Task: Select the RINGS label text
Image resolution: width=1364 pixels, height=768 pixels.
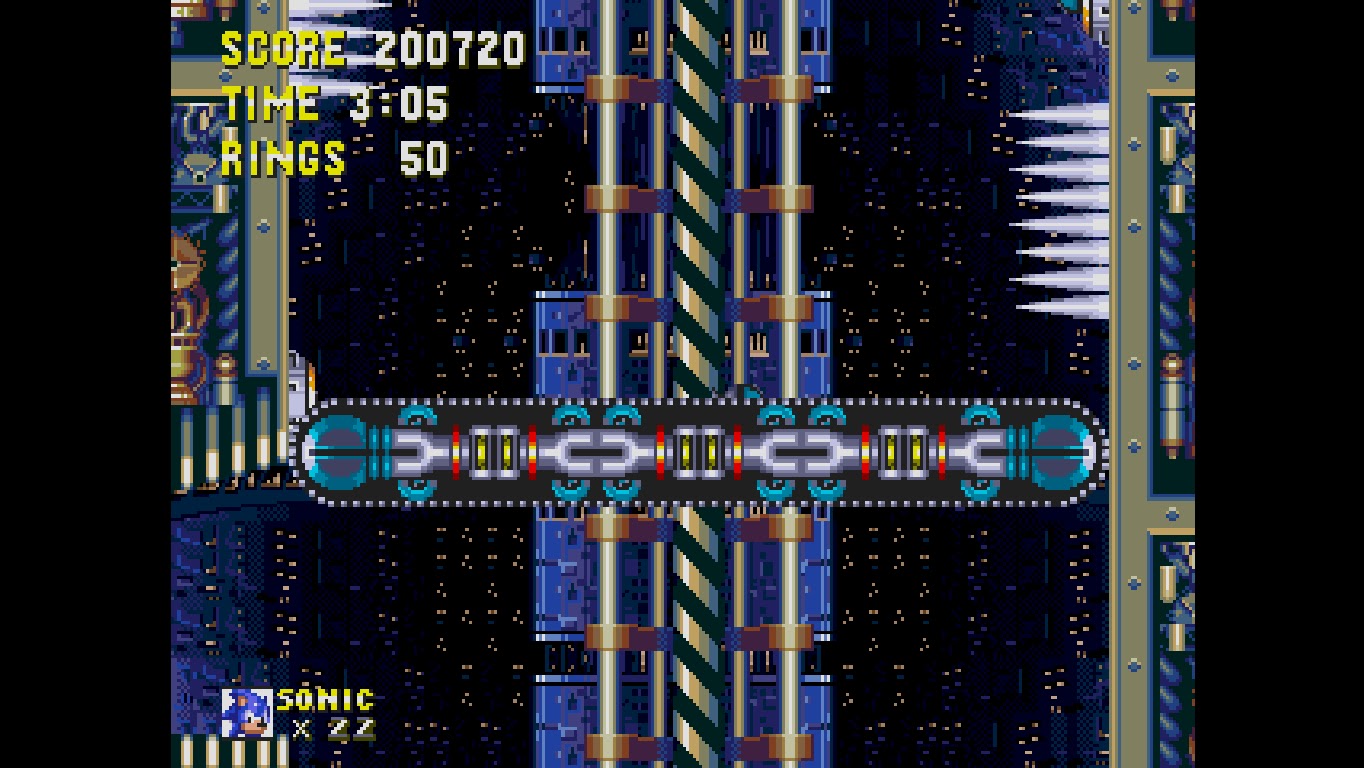Action: (281, 156)
